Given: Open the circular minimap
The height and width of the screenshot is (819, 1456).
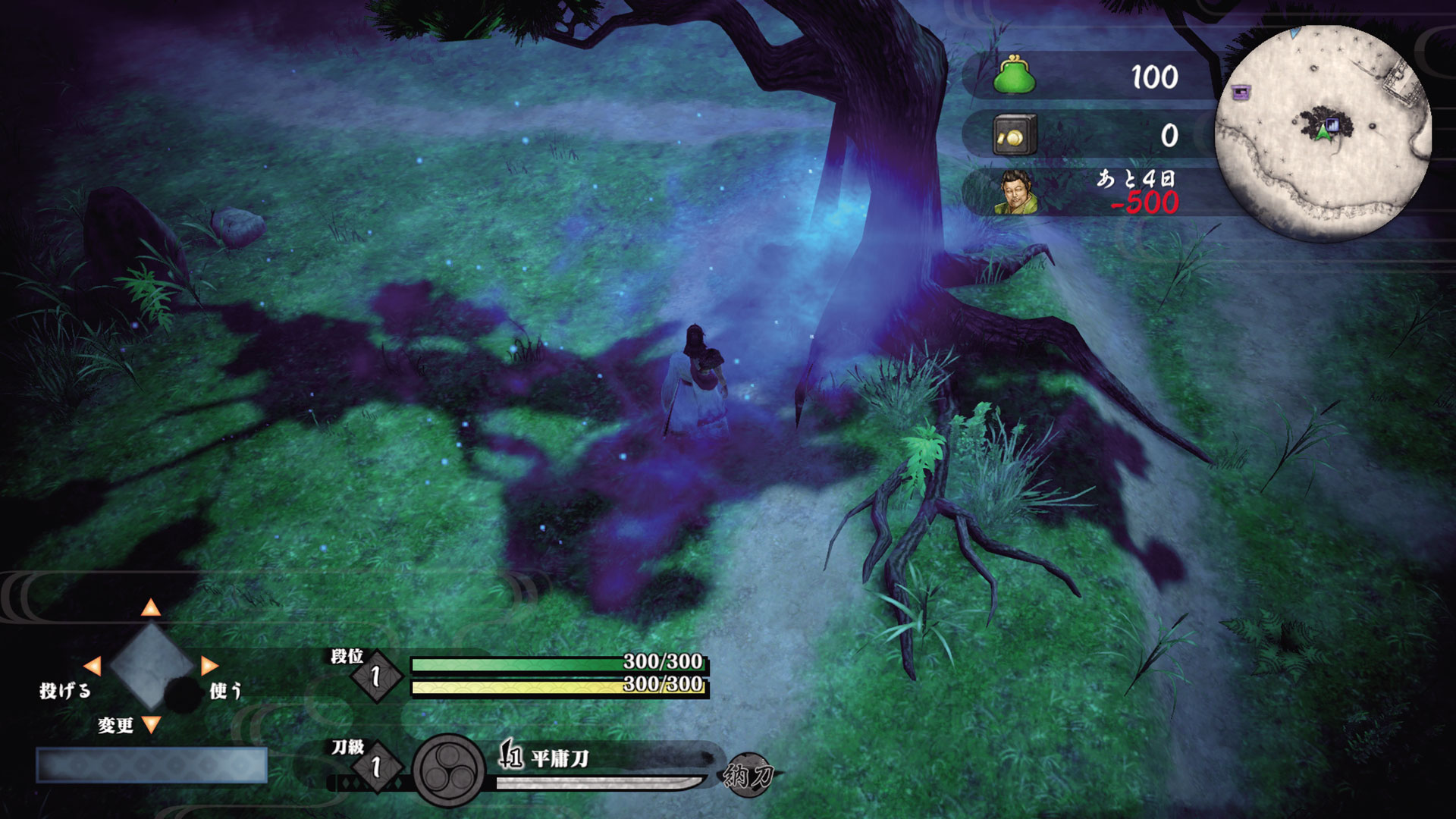Looking at the screenshot, I should [1323, 133].
